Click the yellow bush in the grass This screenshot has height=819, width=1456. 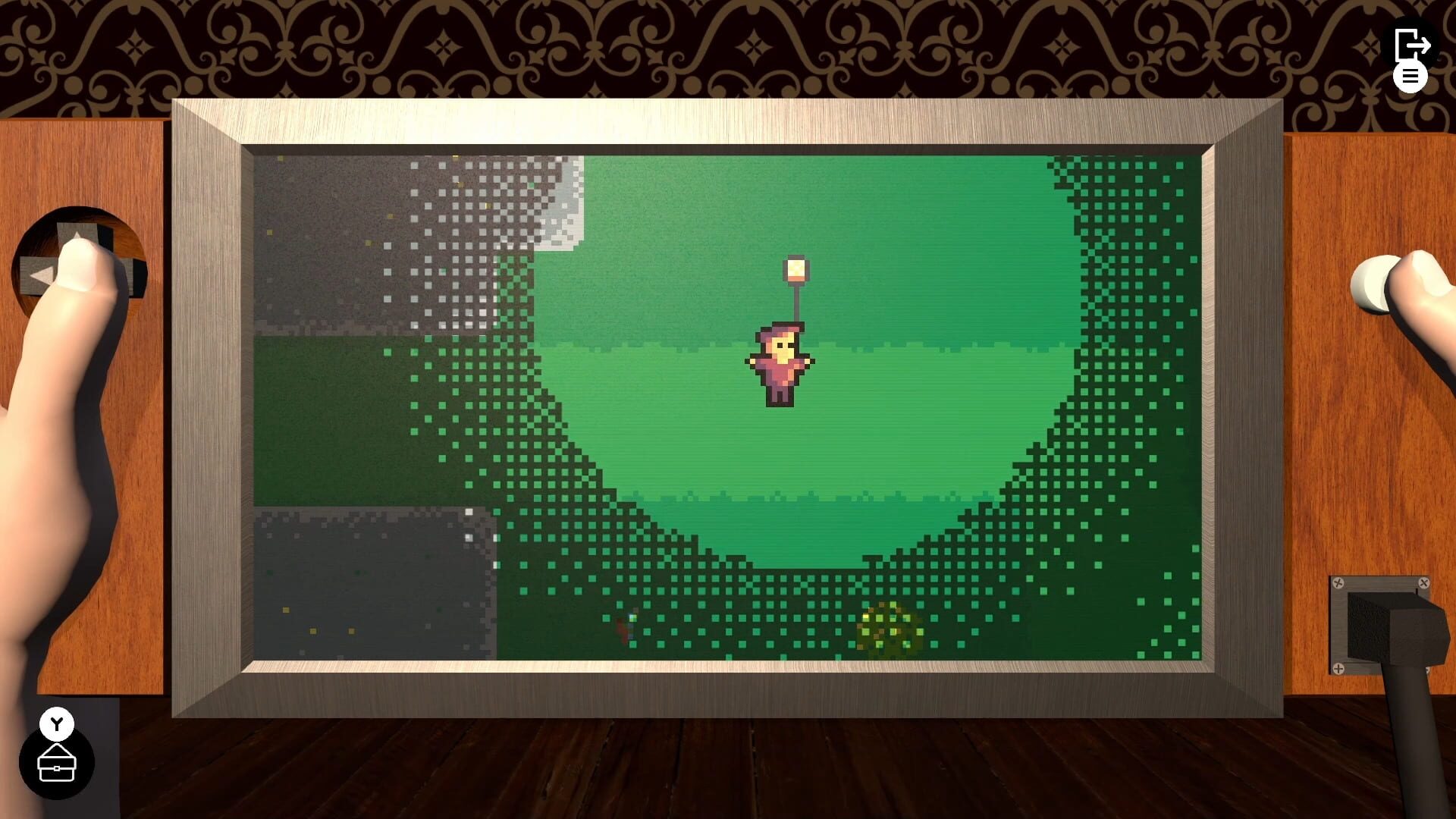(x=886, y=626)
